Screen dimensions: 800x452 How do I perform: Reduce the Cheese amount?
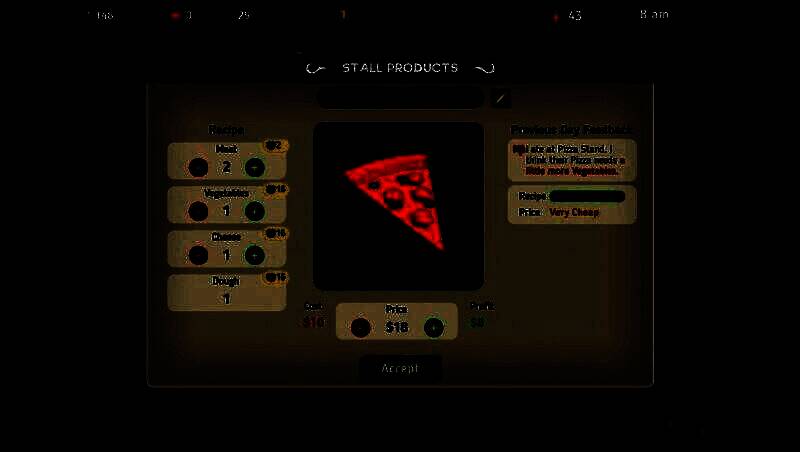pyautogui.click(x=199, y=255)
